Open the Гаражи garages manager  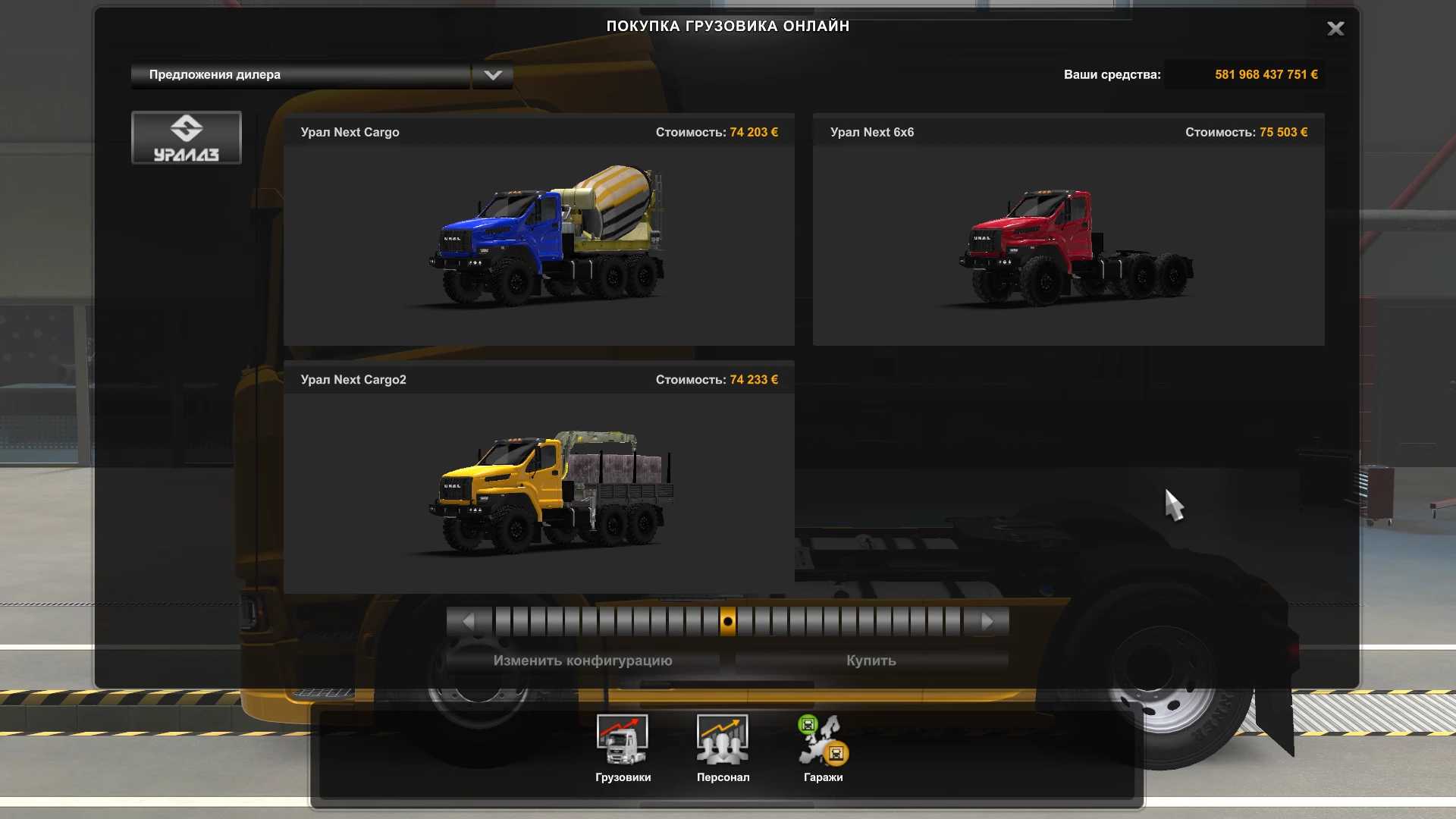click(x=823, y=748)
